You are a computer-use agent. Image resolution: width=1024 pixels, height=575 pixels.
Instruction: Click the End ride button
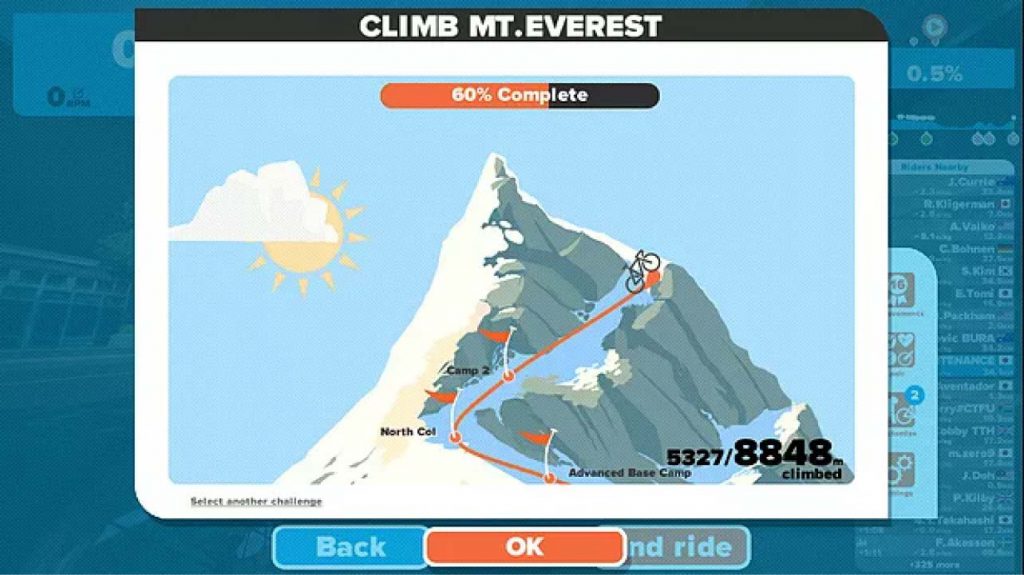(688, 547)
